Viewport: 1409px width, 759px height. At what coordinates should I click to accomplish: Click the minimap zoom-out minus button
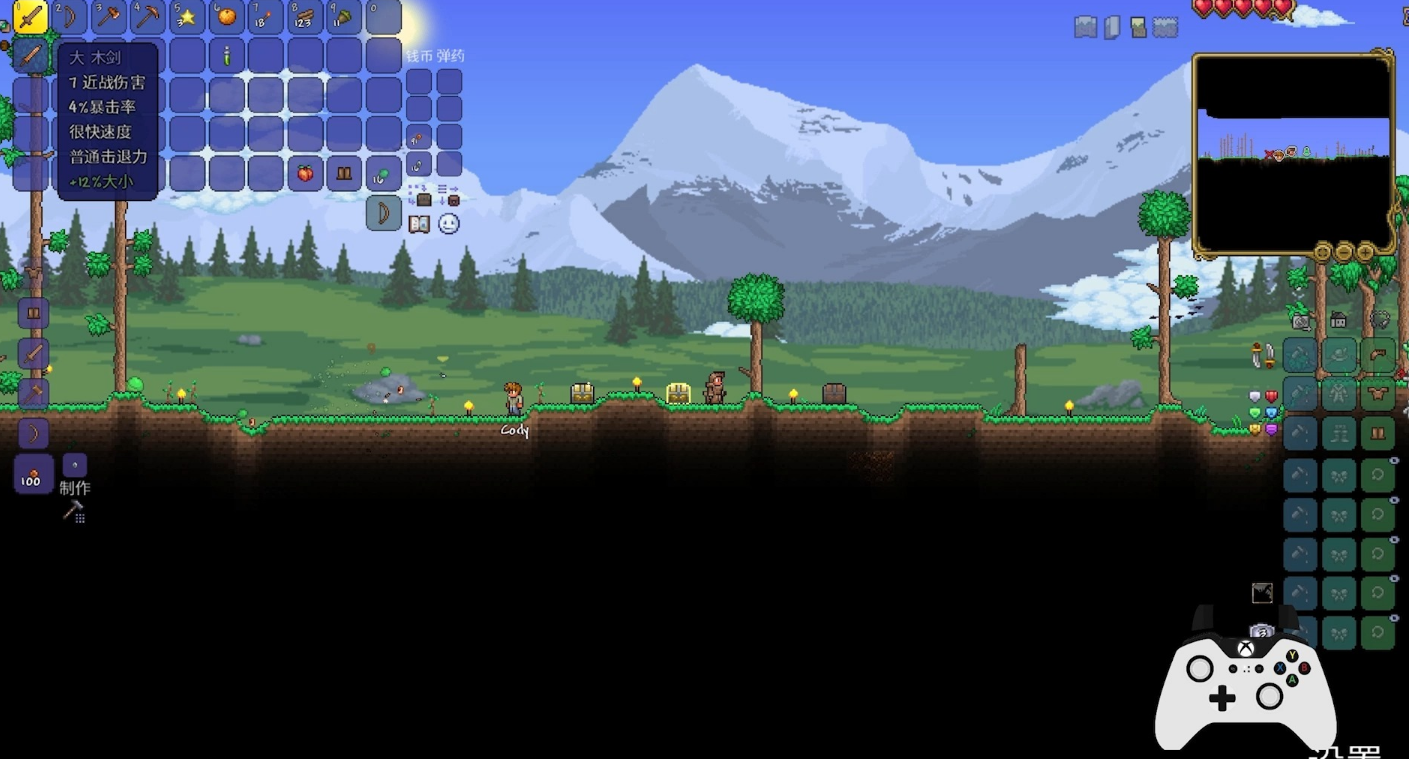coord(1344,251)
